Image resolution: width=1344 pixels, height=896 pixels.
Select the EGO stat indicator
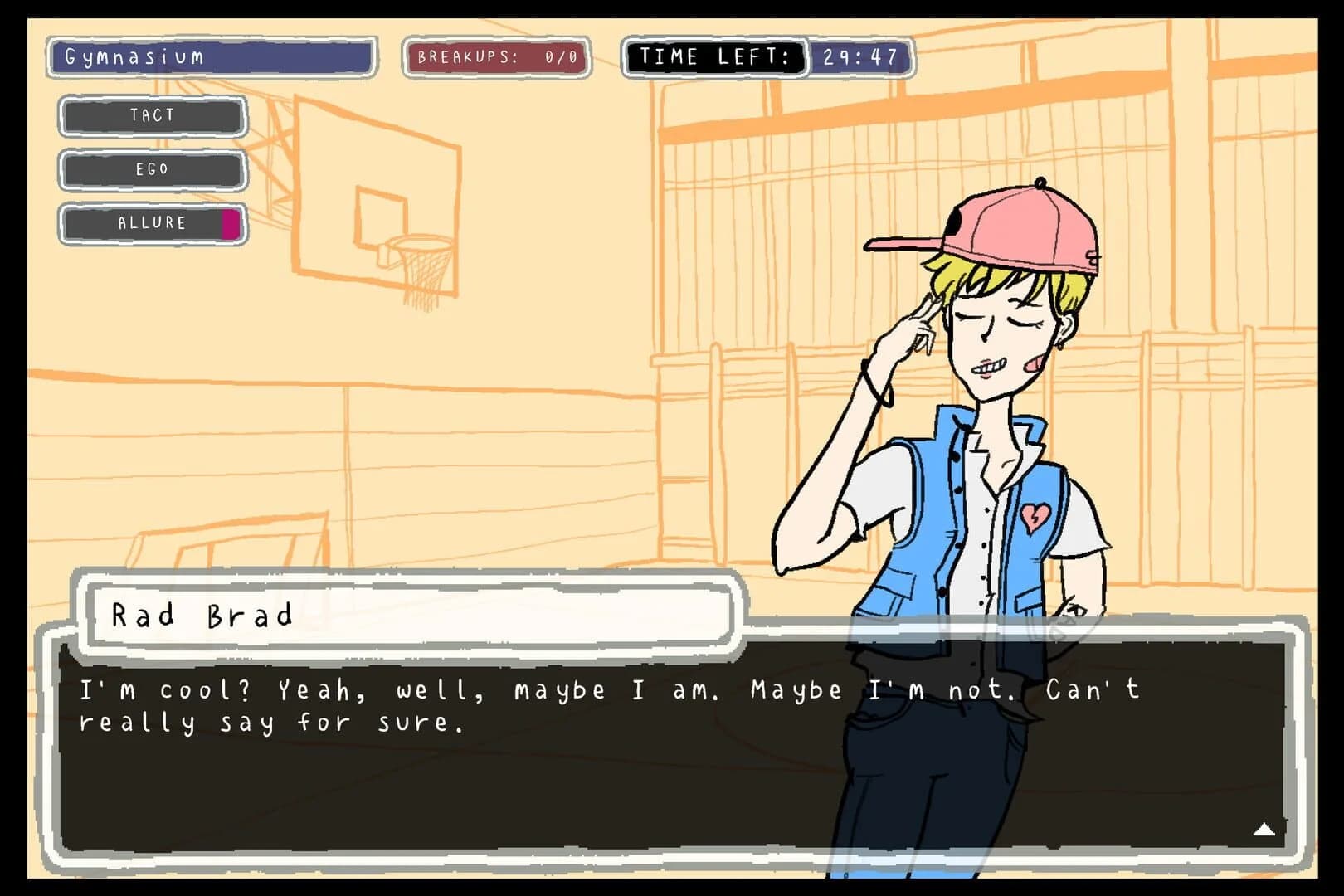click(151, 169)
